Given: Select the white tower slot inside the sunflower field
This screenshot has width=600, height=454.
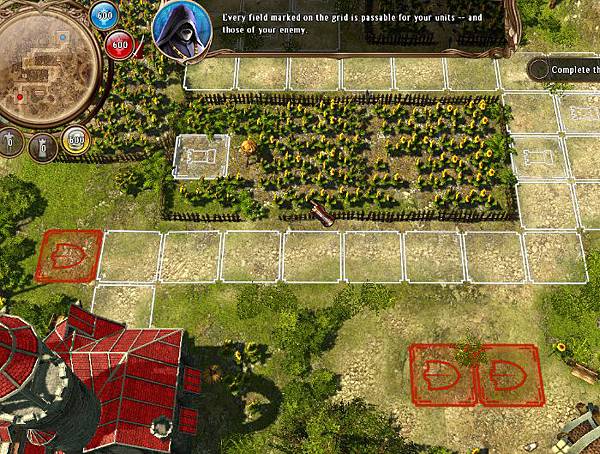Looking at the screenshot, I should (201, 157).
